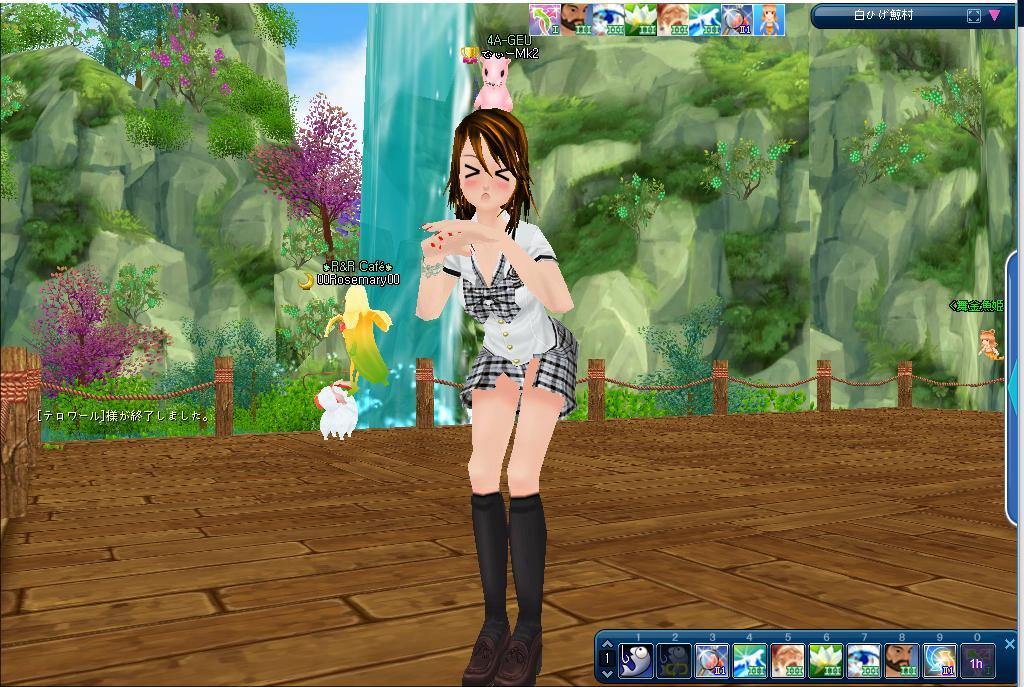Use the open mouth shout skill in the hotbar

[x=787, y=661]
